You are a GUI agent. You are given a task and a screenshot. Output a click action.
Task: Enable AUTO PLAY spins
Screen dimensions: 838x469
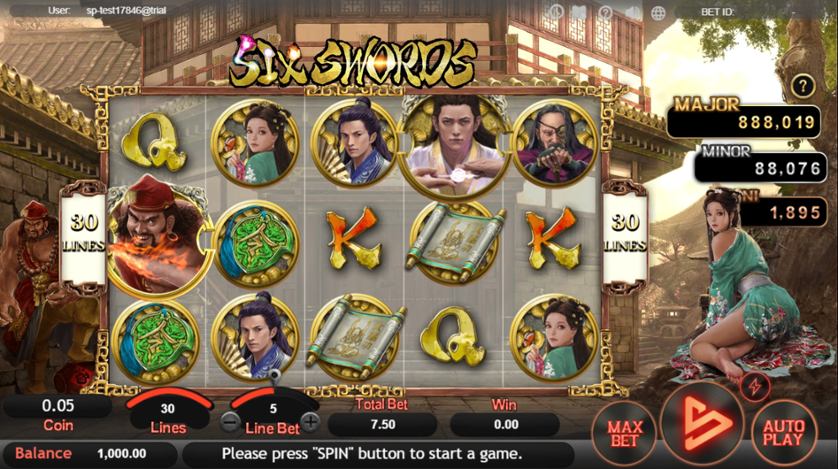pyautogui.click(x=783, y=431)
